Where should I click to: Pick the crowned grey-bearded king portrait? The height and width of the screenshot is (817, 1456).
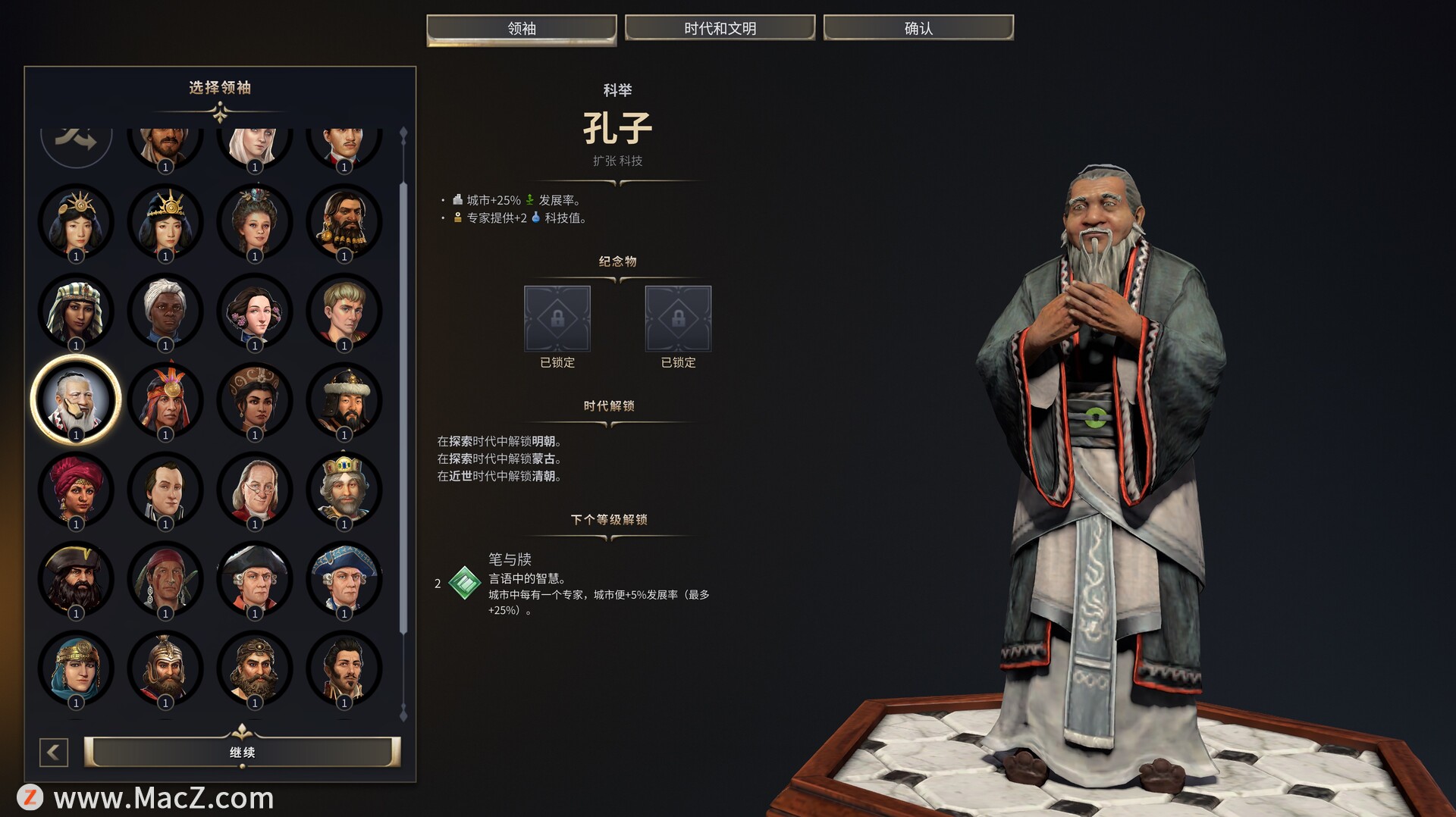pyautogui.click(x=344, y=489)
